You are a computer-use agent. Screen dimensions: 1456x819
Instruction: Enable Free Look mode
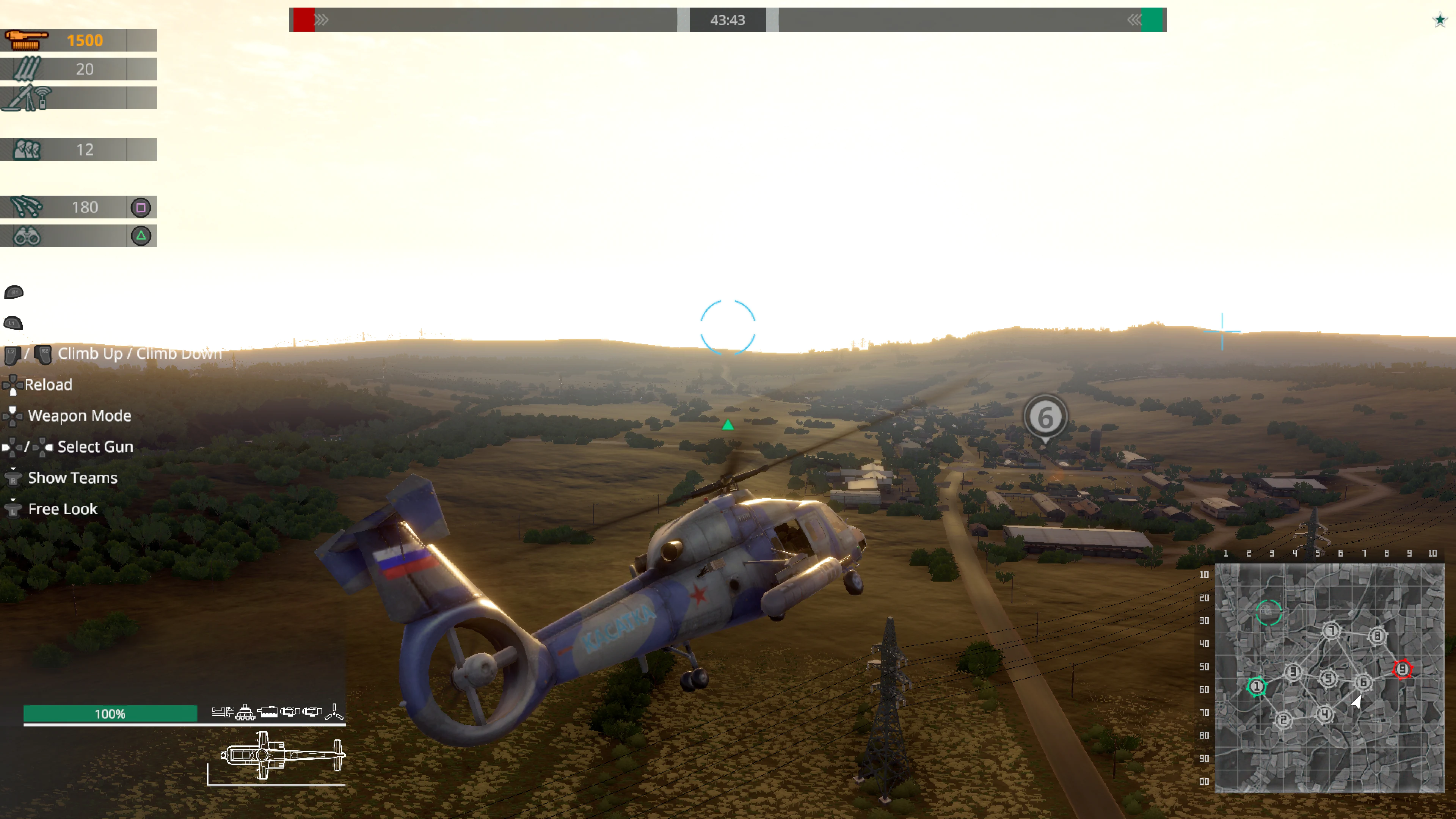[x=61, y=509]
